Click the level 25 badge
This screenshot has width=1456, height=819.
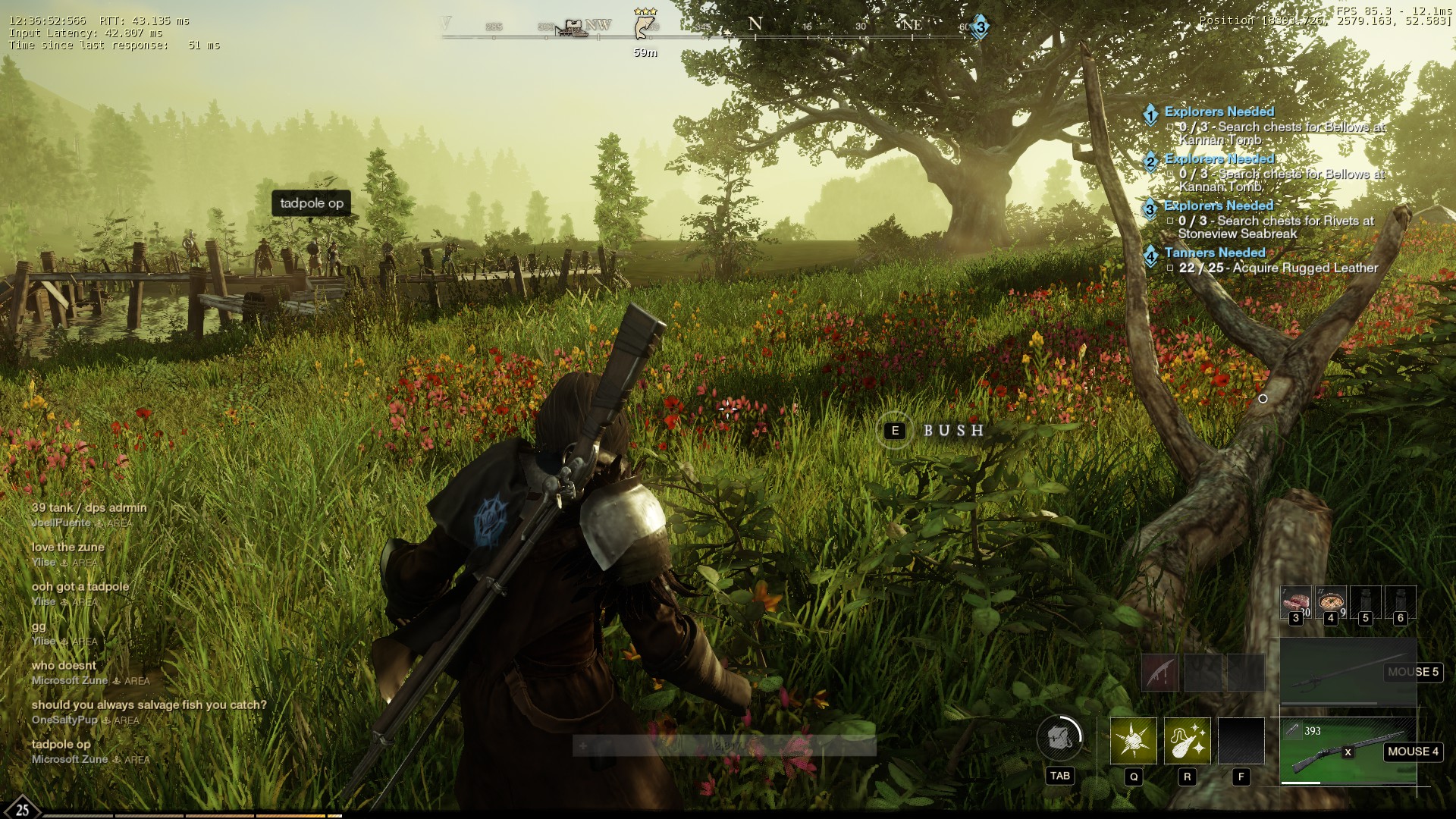pos(22,809)
